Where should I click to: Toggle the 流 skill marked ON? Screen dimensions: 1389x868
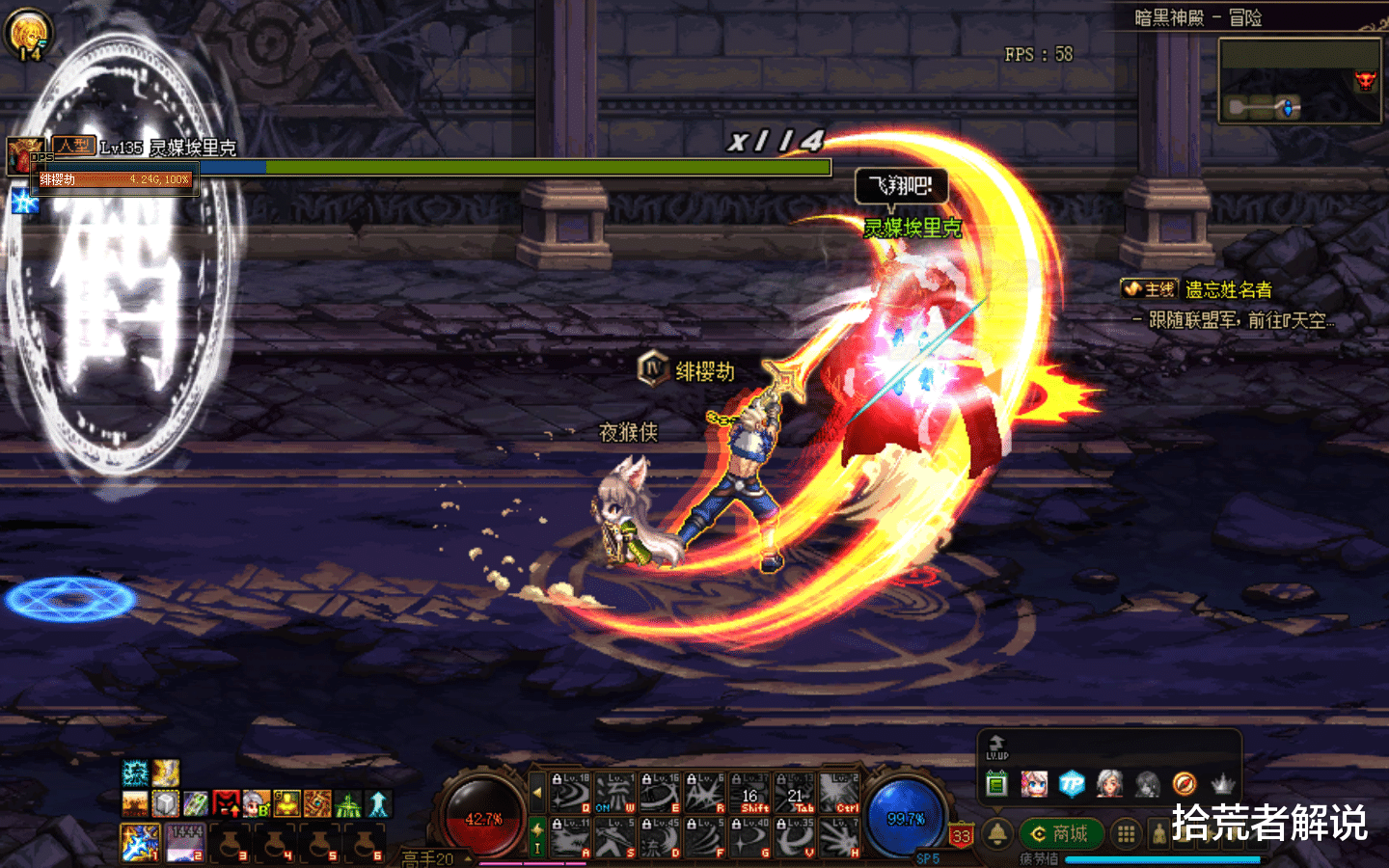(615, 793)
